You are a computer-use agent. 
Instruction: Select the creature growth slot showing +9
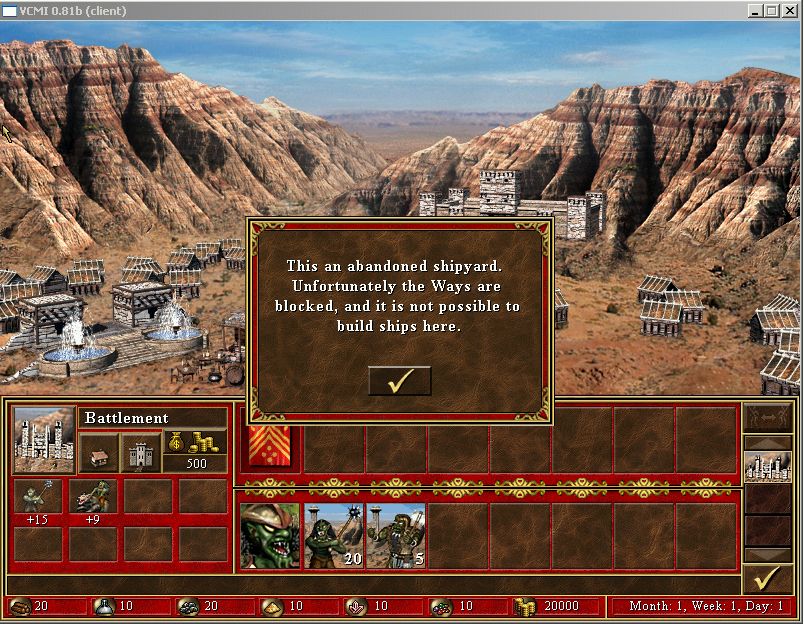tap(93, 498)
